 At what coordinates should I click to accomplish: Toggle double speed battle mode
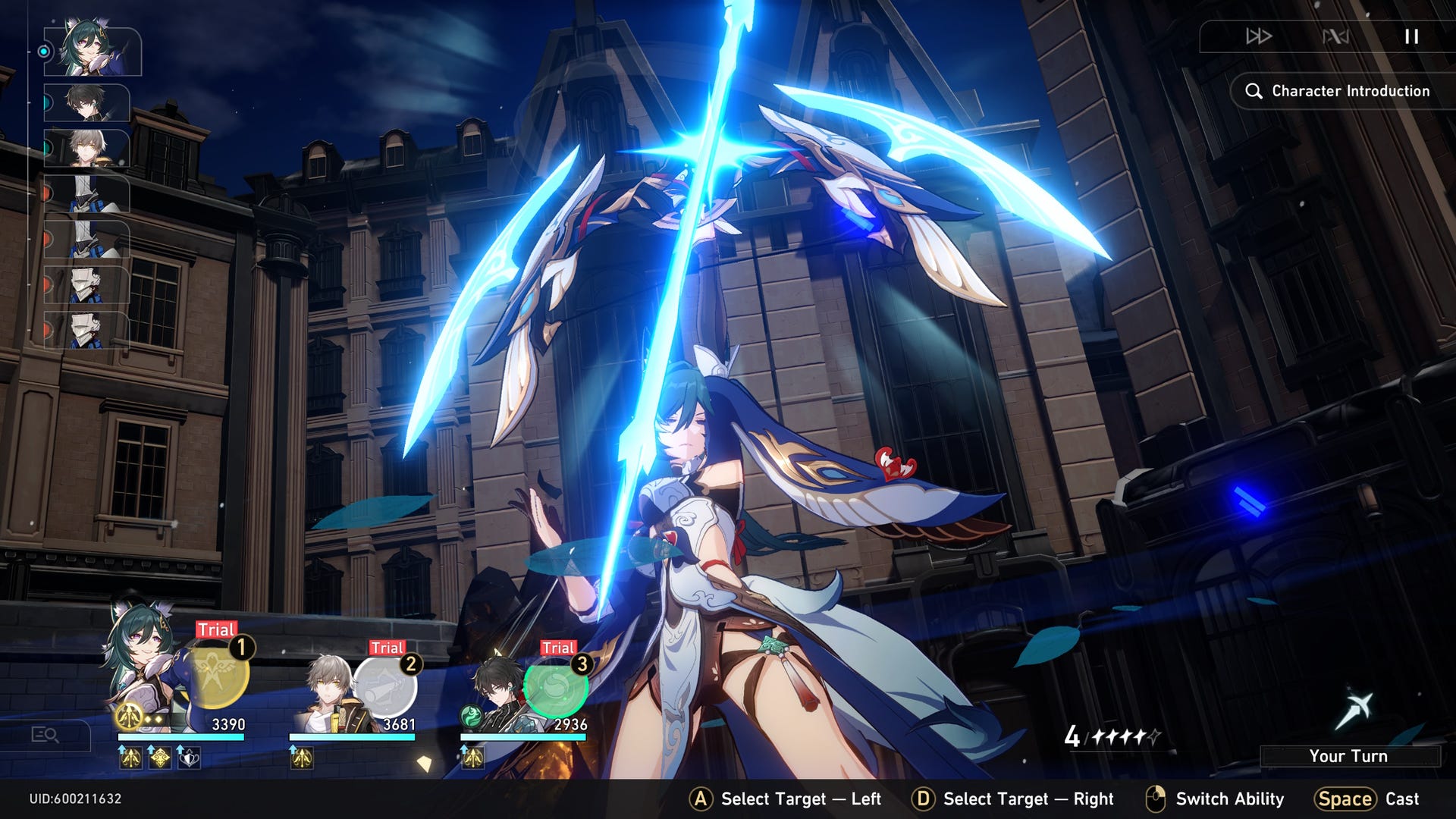[x=1258, y=36]
